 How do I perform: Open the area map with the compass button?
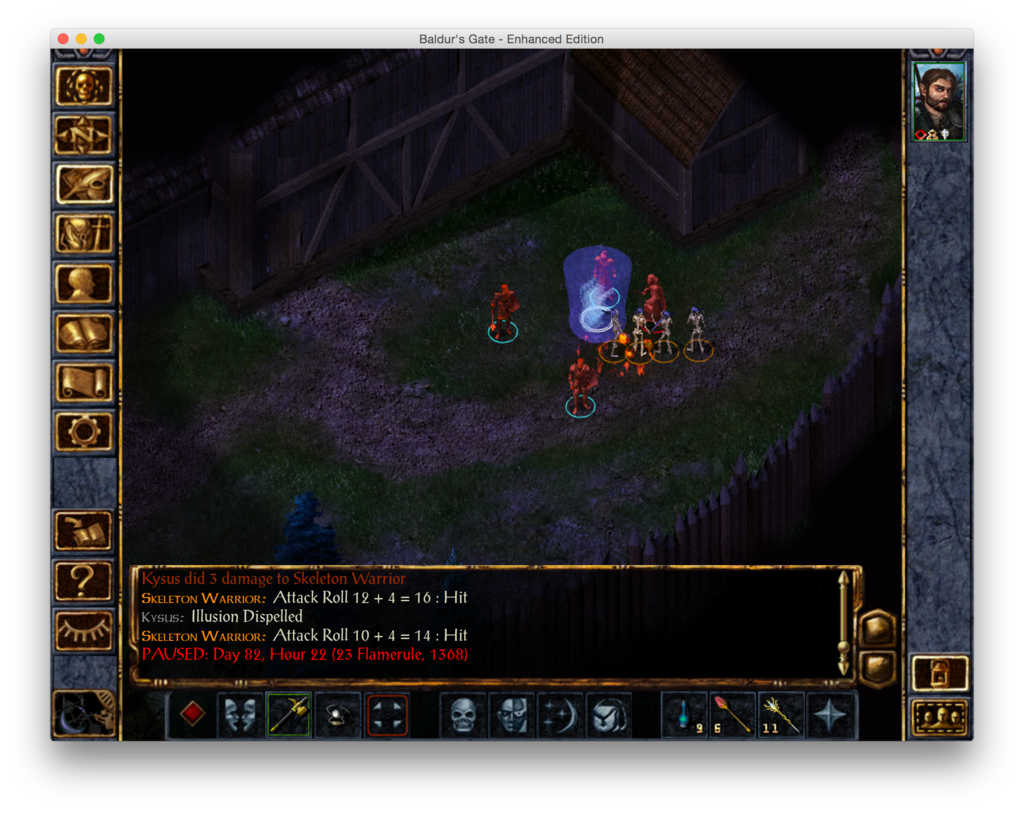coord(84,136)
